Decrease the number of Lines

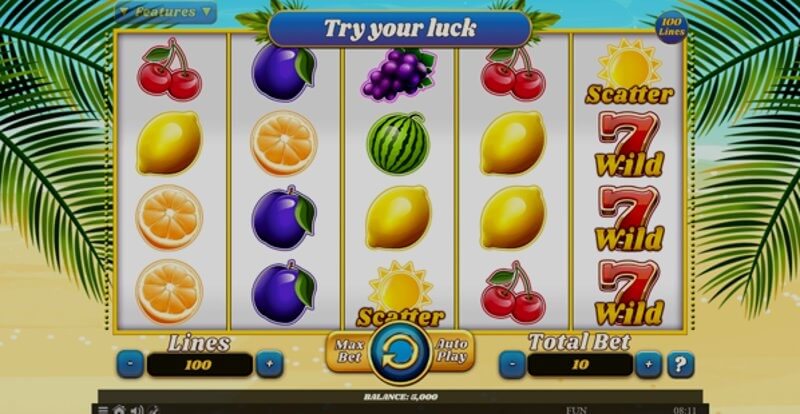130,365
